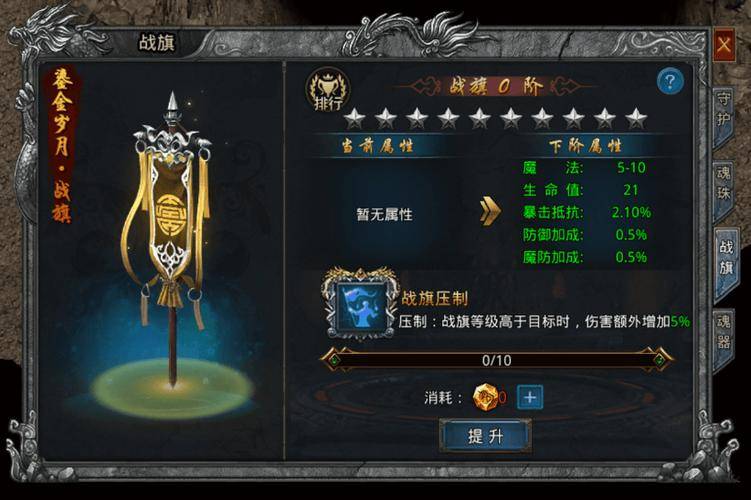
Task: Open the 排行 ranking button
Action: coord(325,90)
